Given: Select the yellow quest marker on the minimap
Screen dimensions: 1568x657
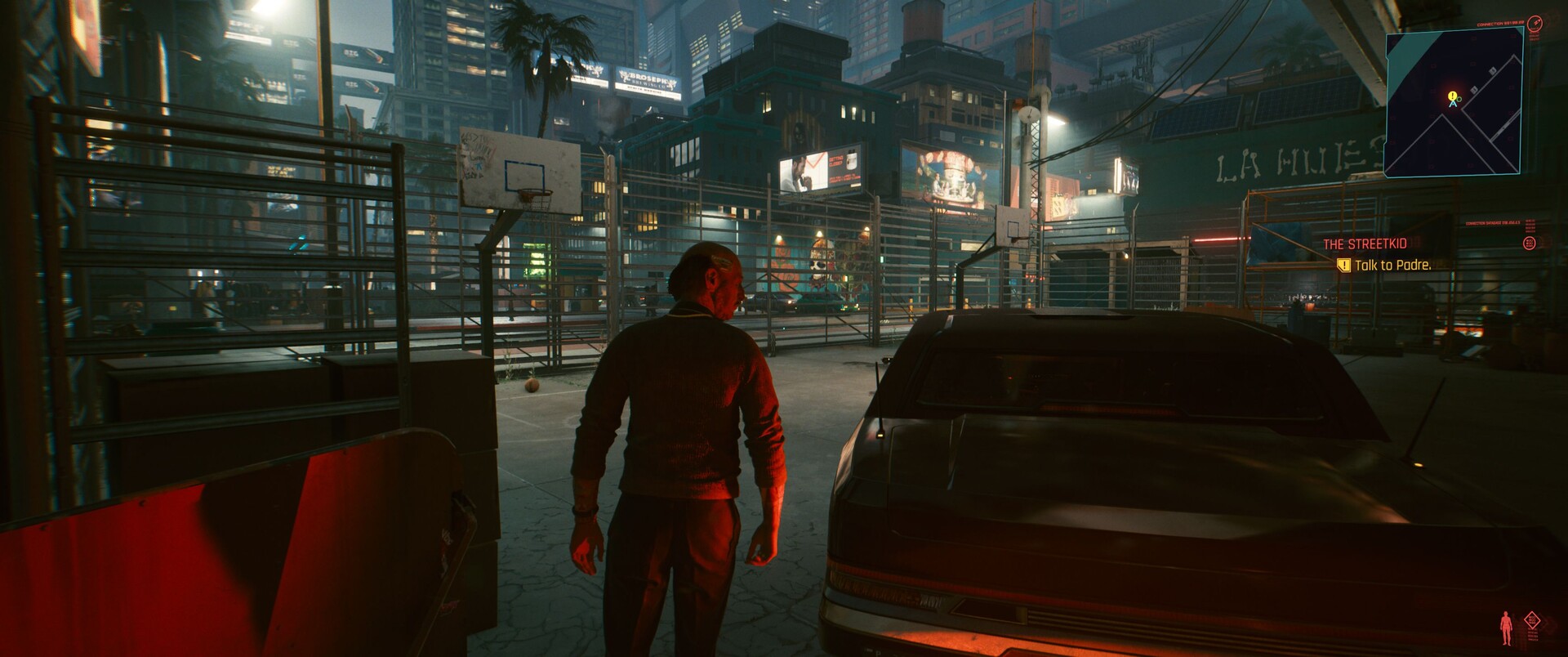Looking at the screenshot, I should point(1452,96).
